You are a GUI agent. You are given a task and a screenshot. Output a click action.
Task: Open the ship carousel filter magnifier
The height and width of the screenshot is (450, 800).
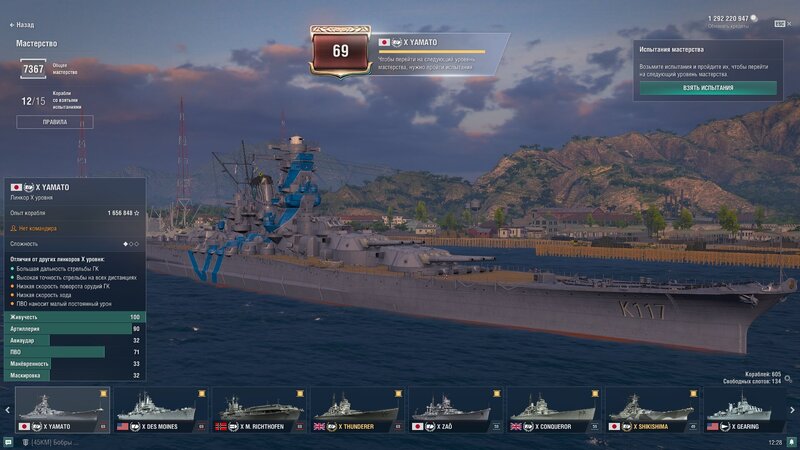[x=789, y=379]
